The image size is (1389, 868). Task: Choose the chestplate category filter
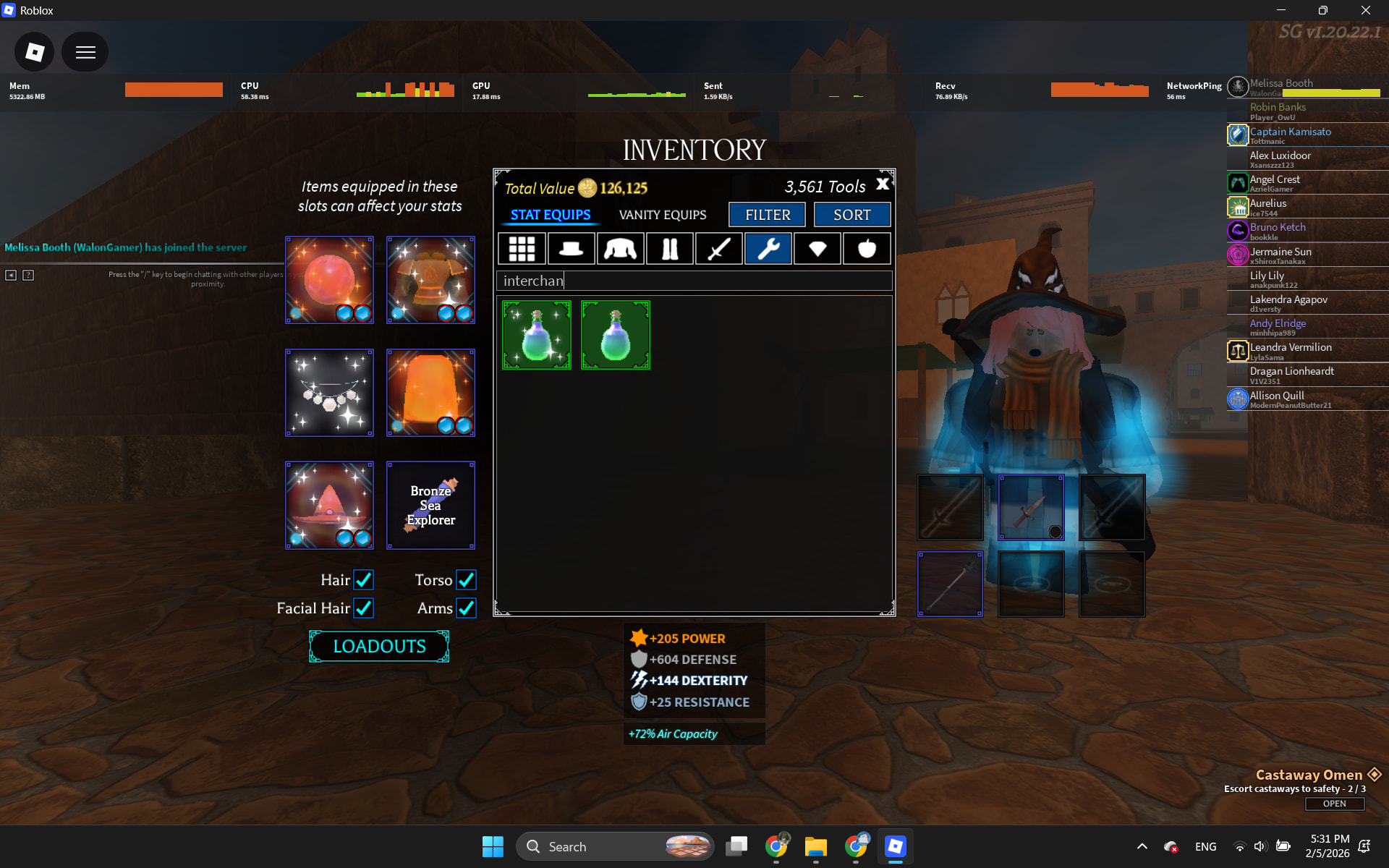tap(620, 249)
